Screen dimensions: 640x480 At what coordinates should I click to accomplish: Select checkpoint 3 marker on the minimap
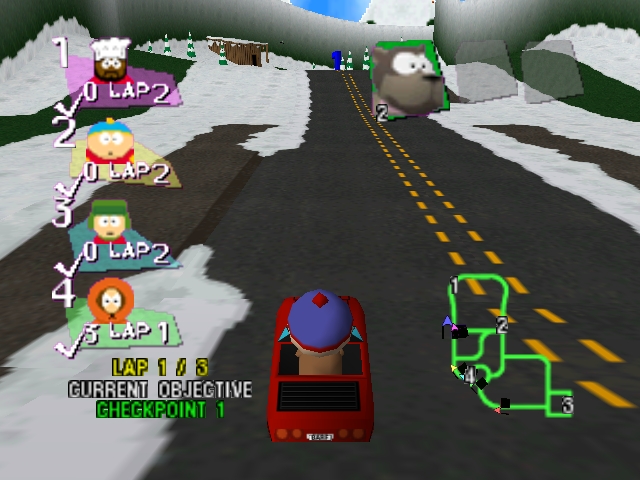pyautogui.click(x=567, y=405)
